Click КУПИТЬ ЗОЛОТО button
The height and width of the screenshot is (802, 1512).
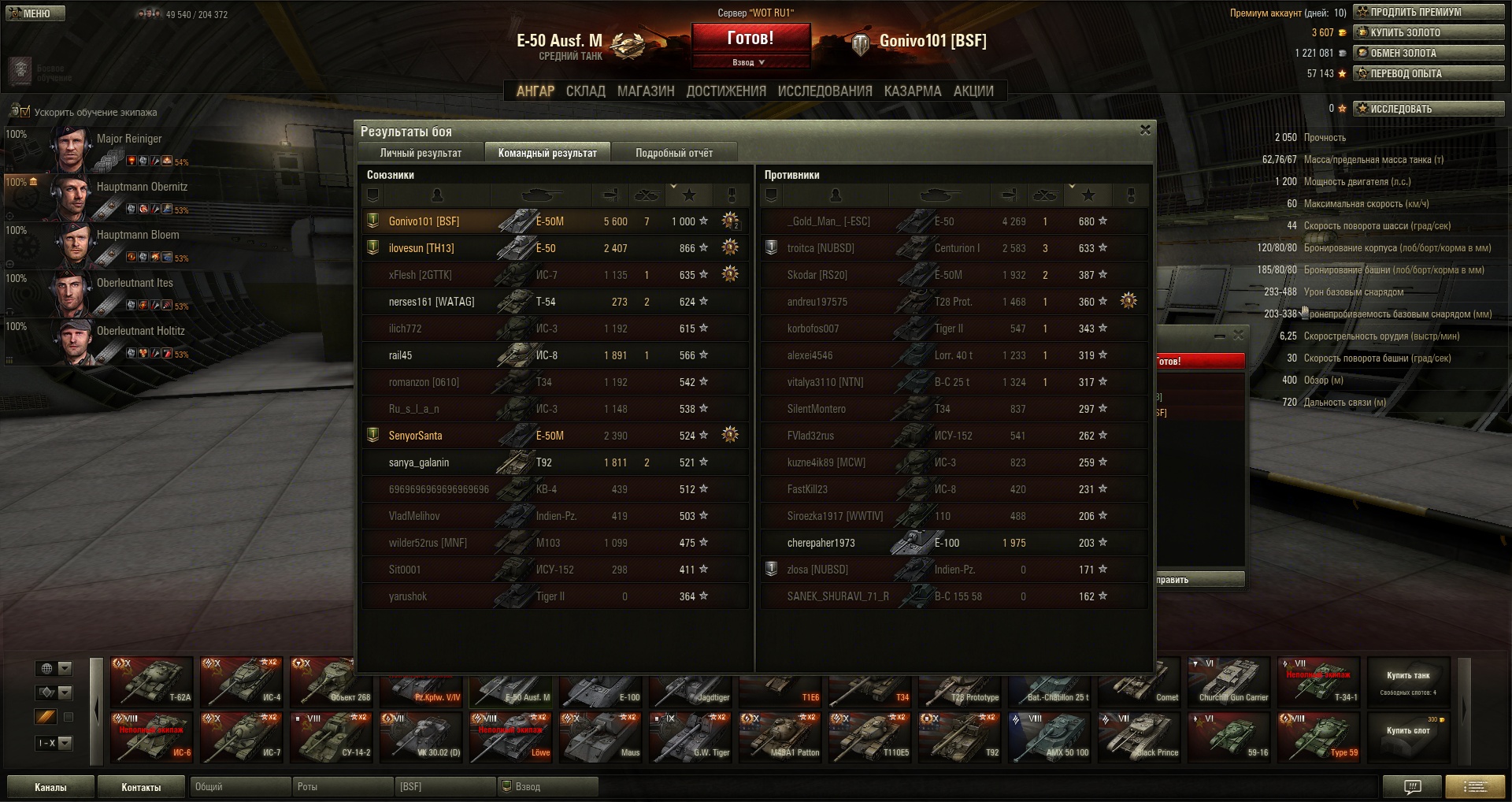[x=1429, y=32]
